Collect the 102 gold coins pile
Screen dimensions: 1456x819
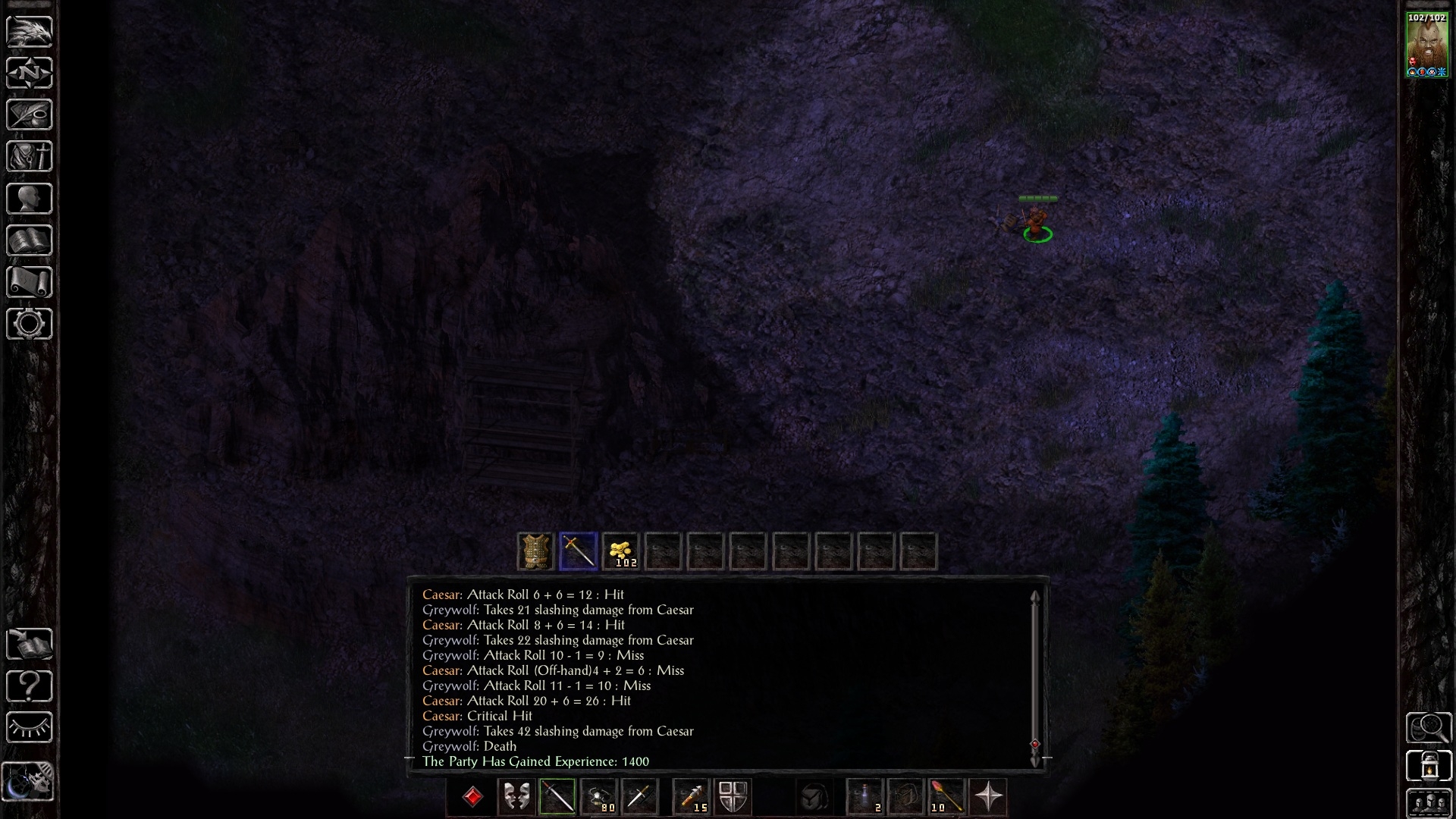621,551
